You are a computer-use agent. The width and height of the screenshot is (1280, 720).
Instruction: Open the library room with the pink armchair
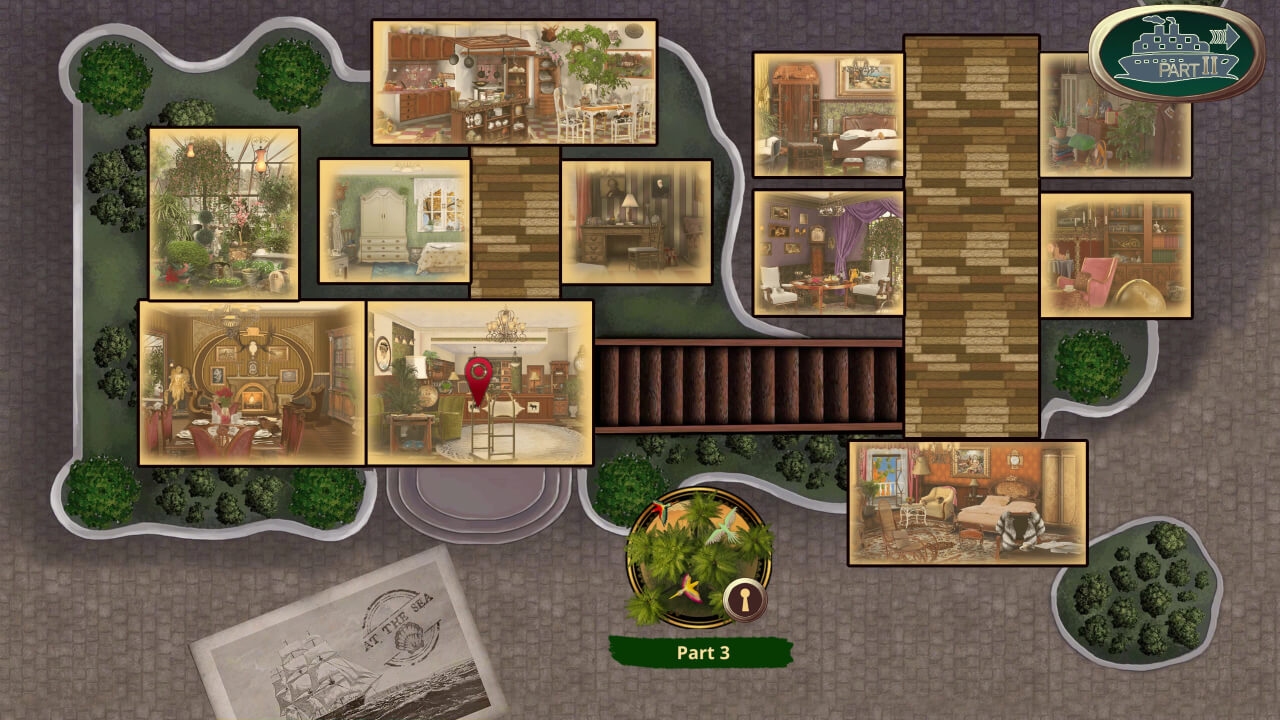[x=1115, y=252]
